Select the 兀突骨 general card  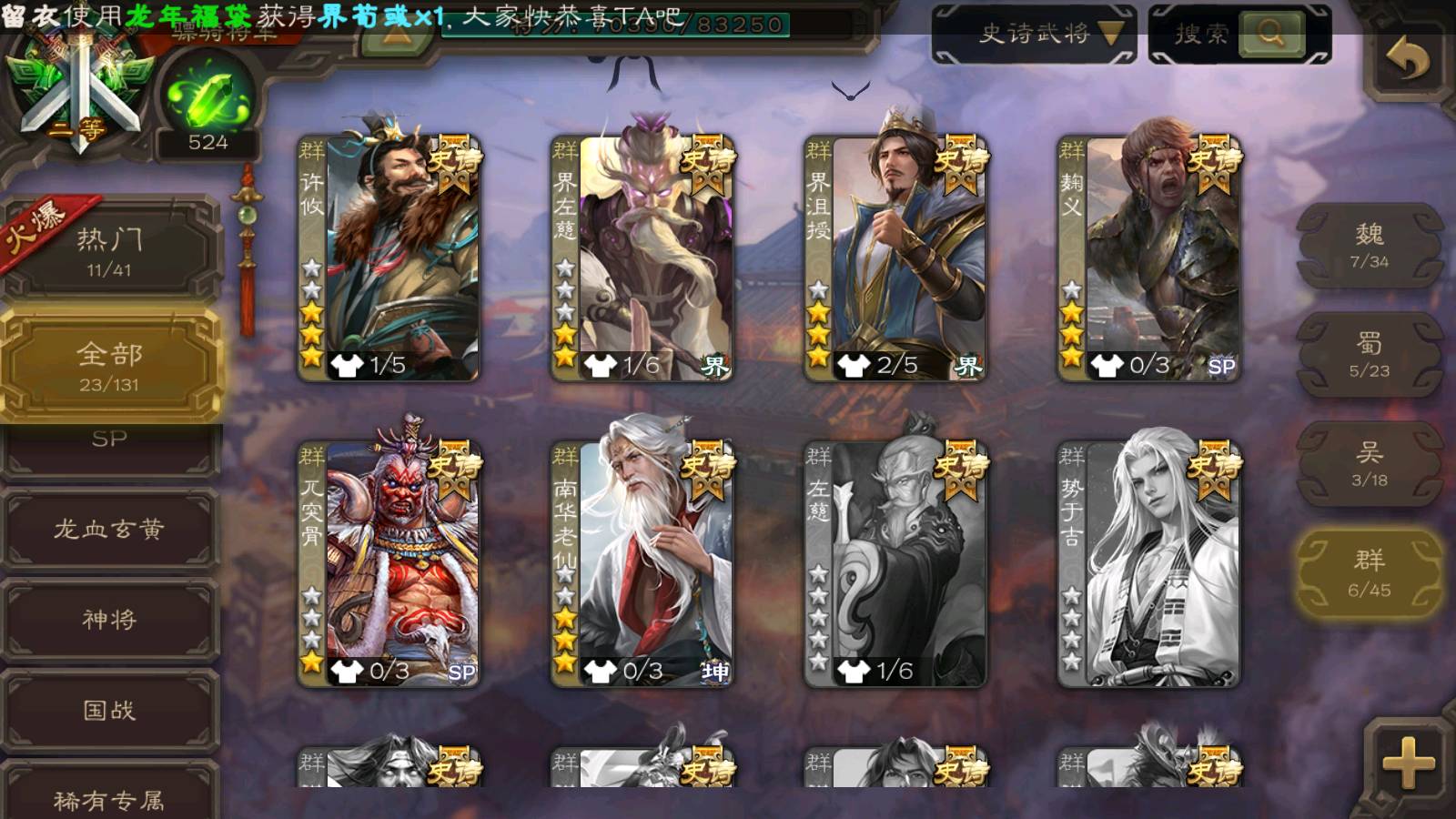(389, 564)
